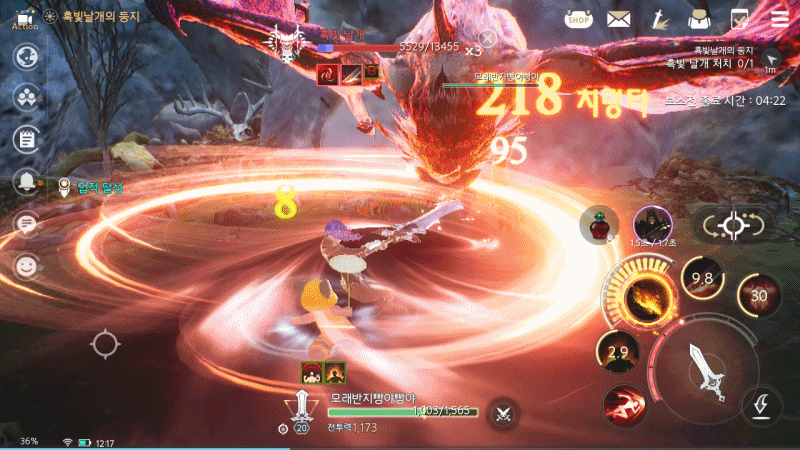Open the notification bell
This screenshot has width=800, height=450.
[26, 182]
